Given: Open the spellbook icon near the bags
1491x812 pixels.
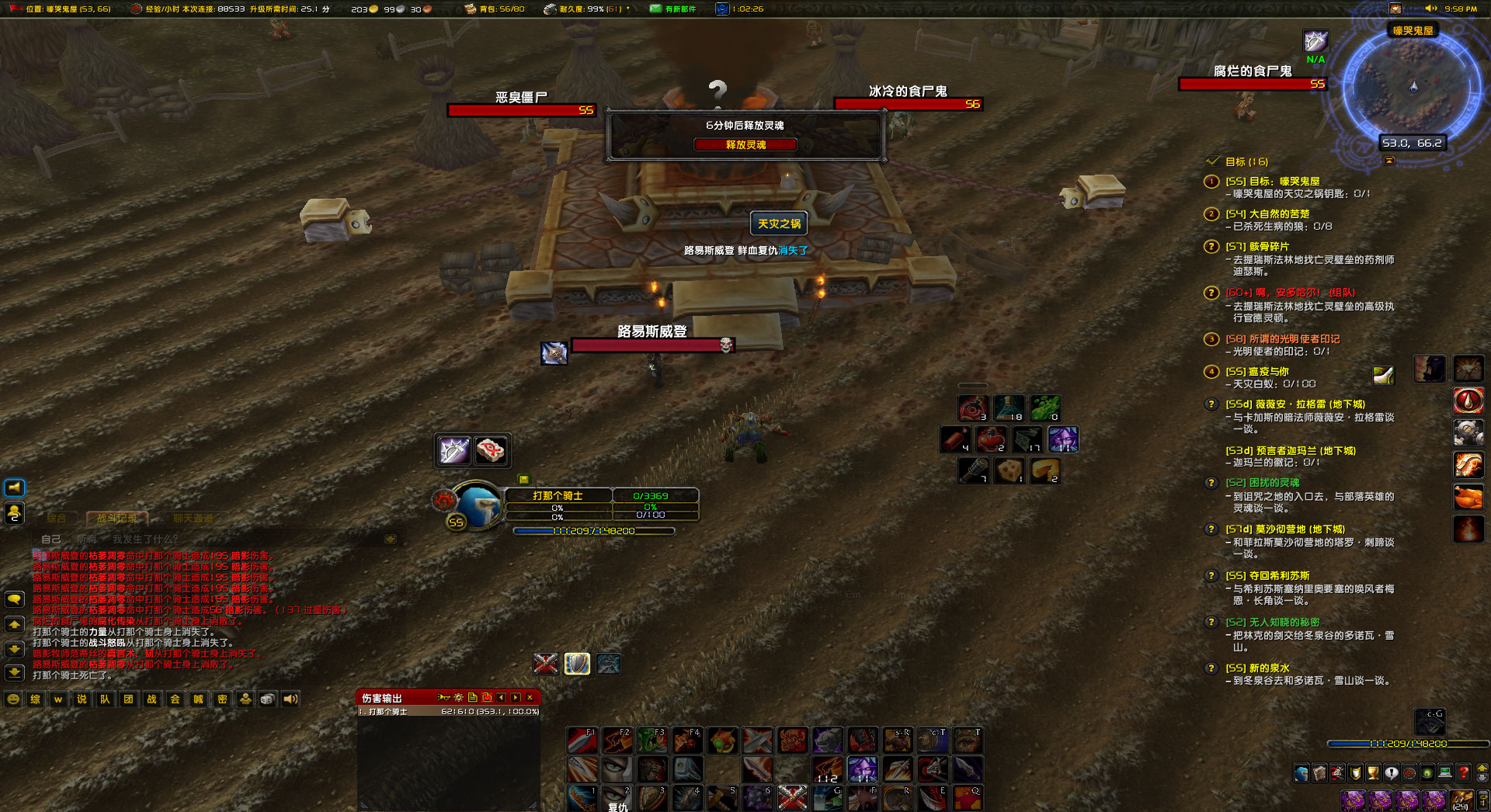Looking at the screenshot, I should [x=1319, y=772].
